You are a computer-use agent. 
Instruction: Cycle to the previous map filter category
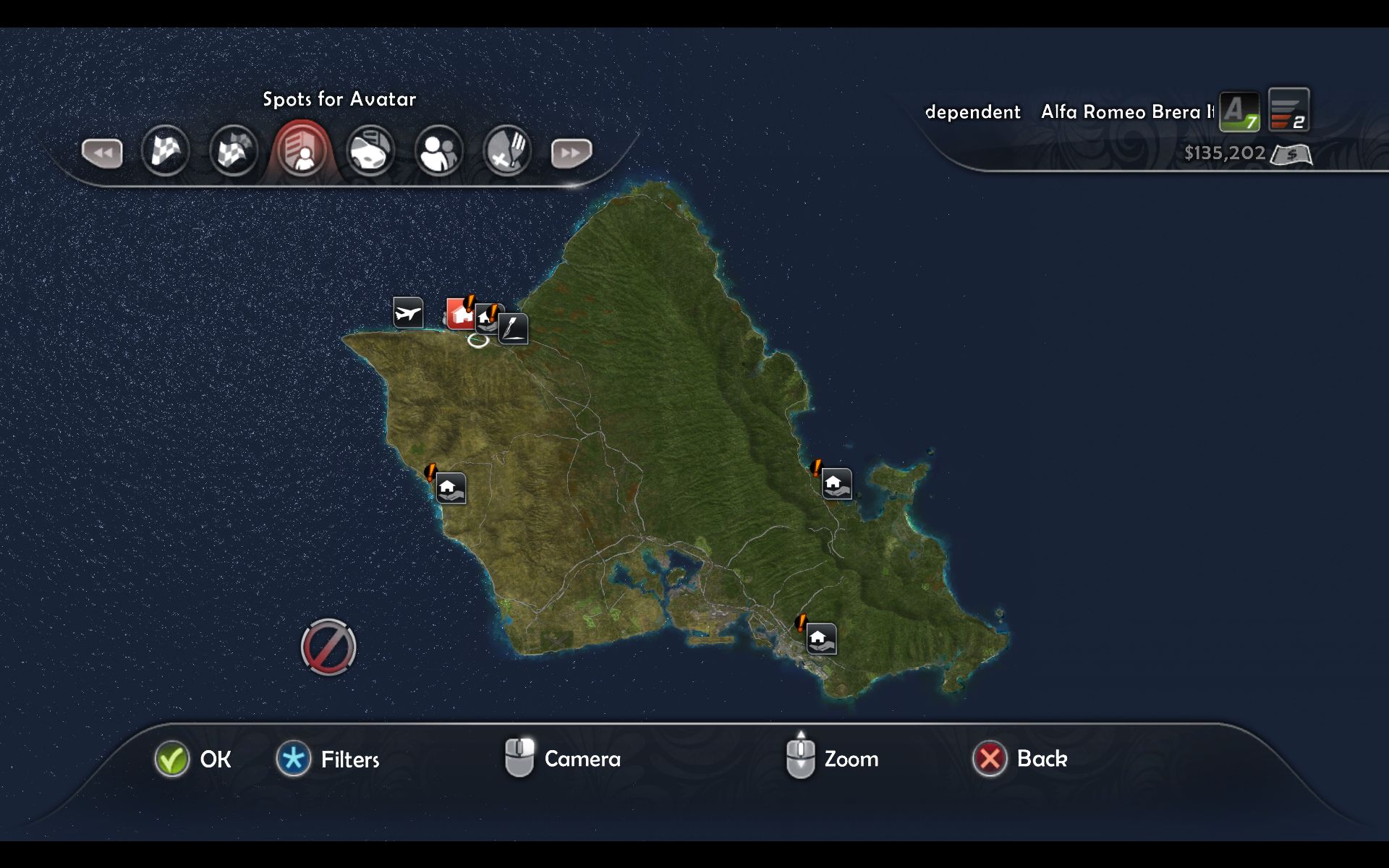[x=102, y=153]
